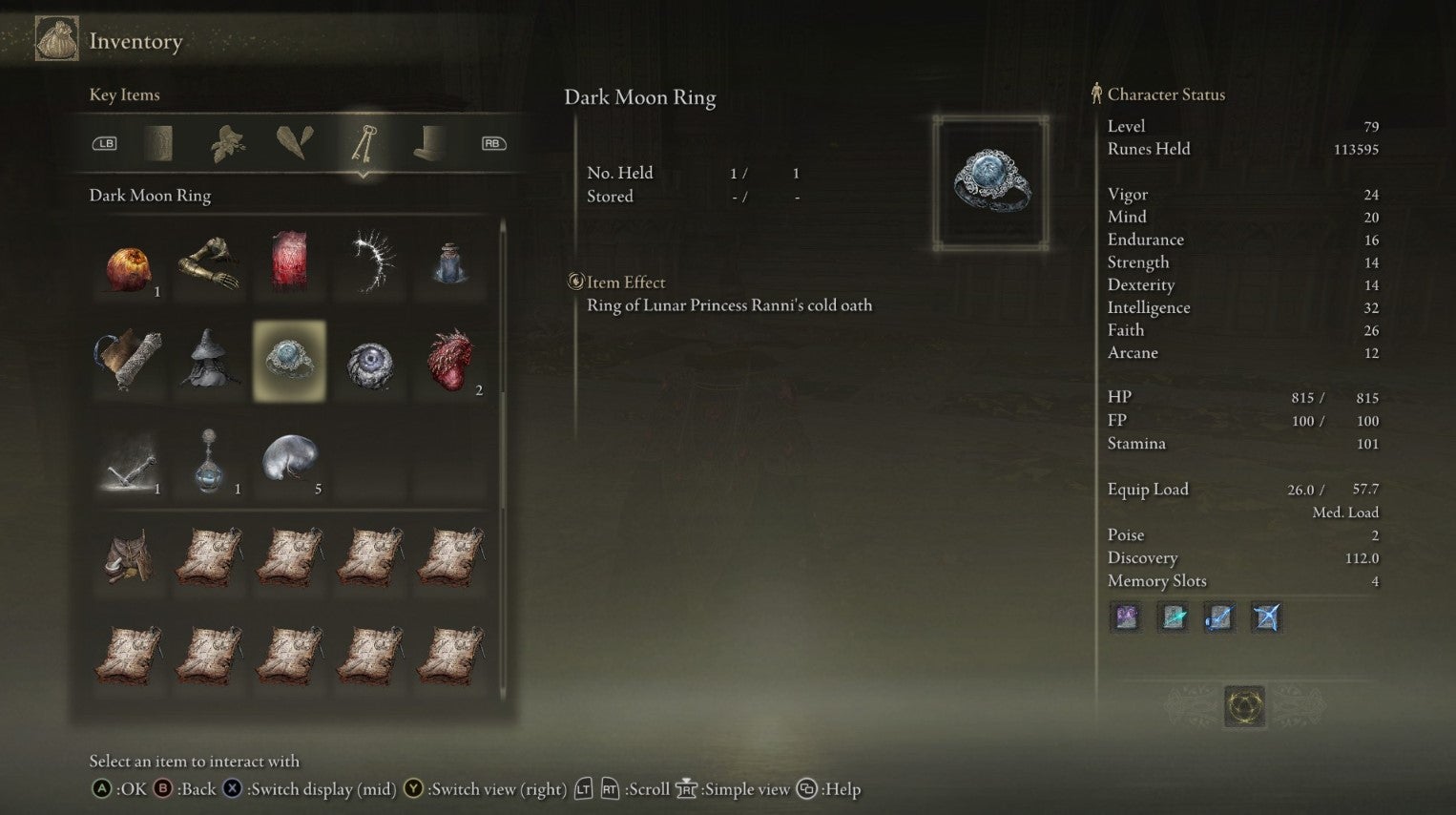Click the Help button at bottom right
1456x815 pixels.
pyautogui.click(x=806, y=789)
